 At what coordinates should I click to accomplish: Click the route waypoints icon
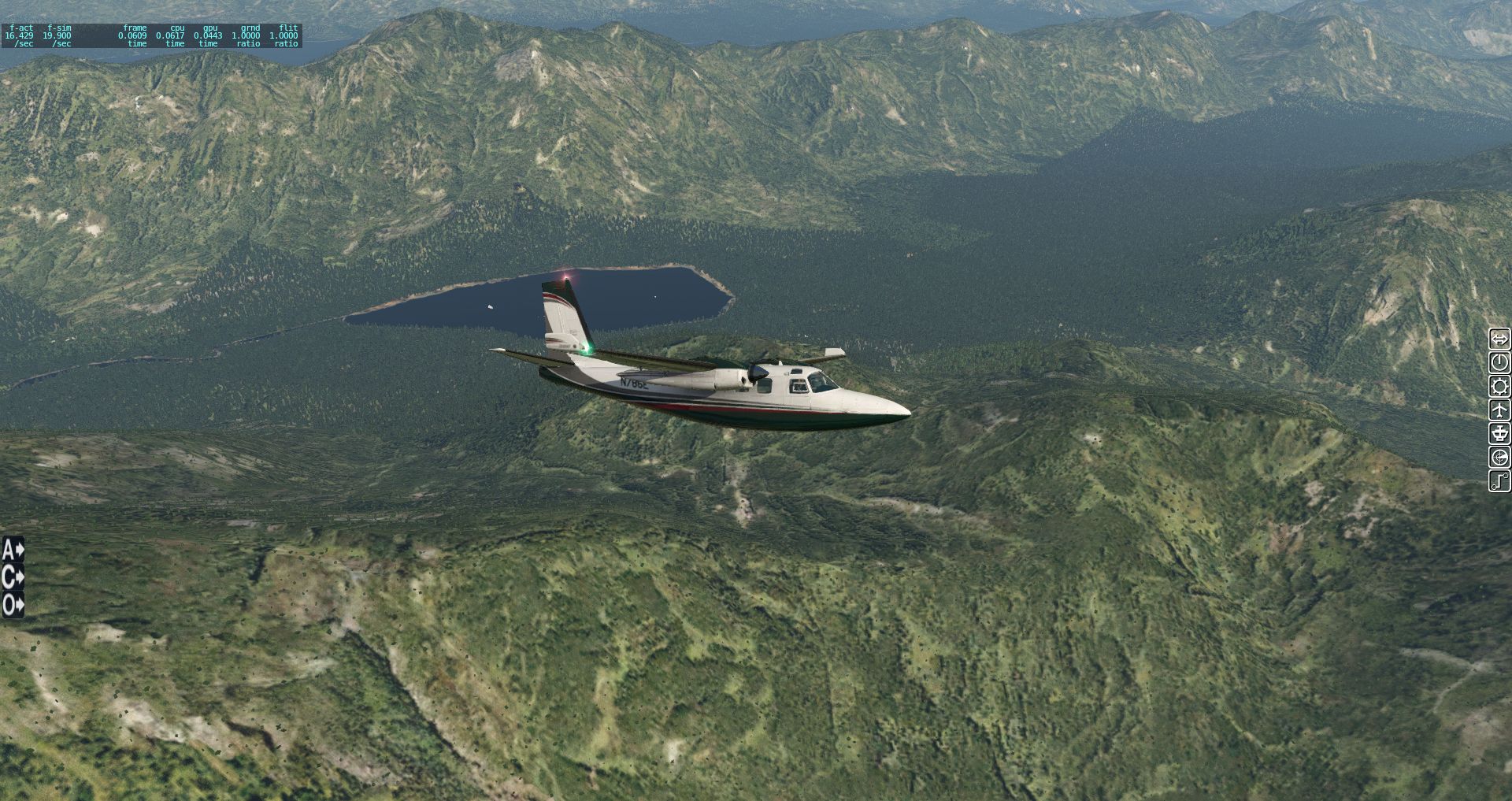pyautogui.click(x=1499, y=481)
